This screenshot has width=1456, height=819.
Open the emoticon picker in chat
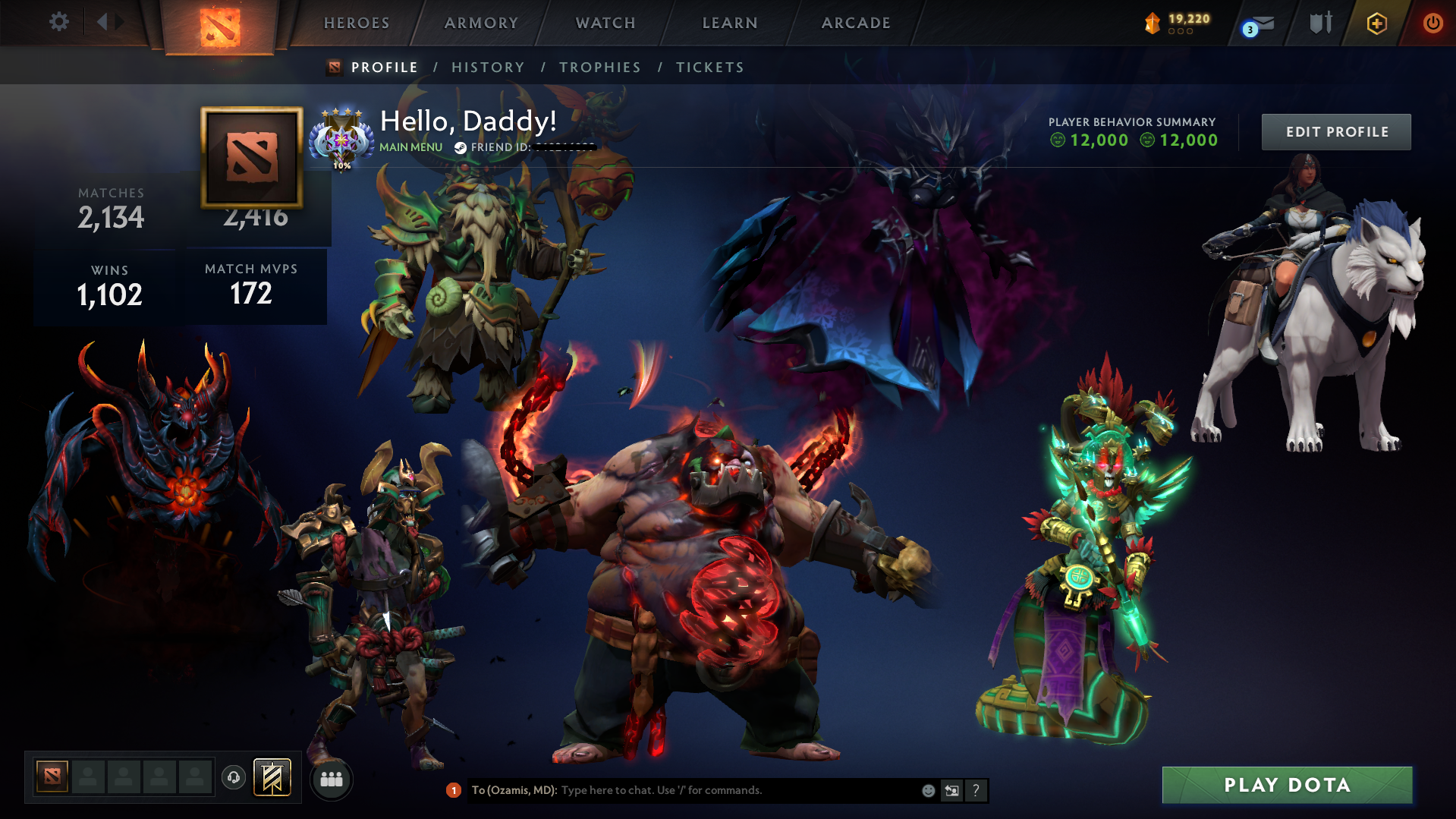927,790
